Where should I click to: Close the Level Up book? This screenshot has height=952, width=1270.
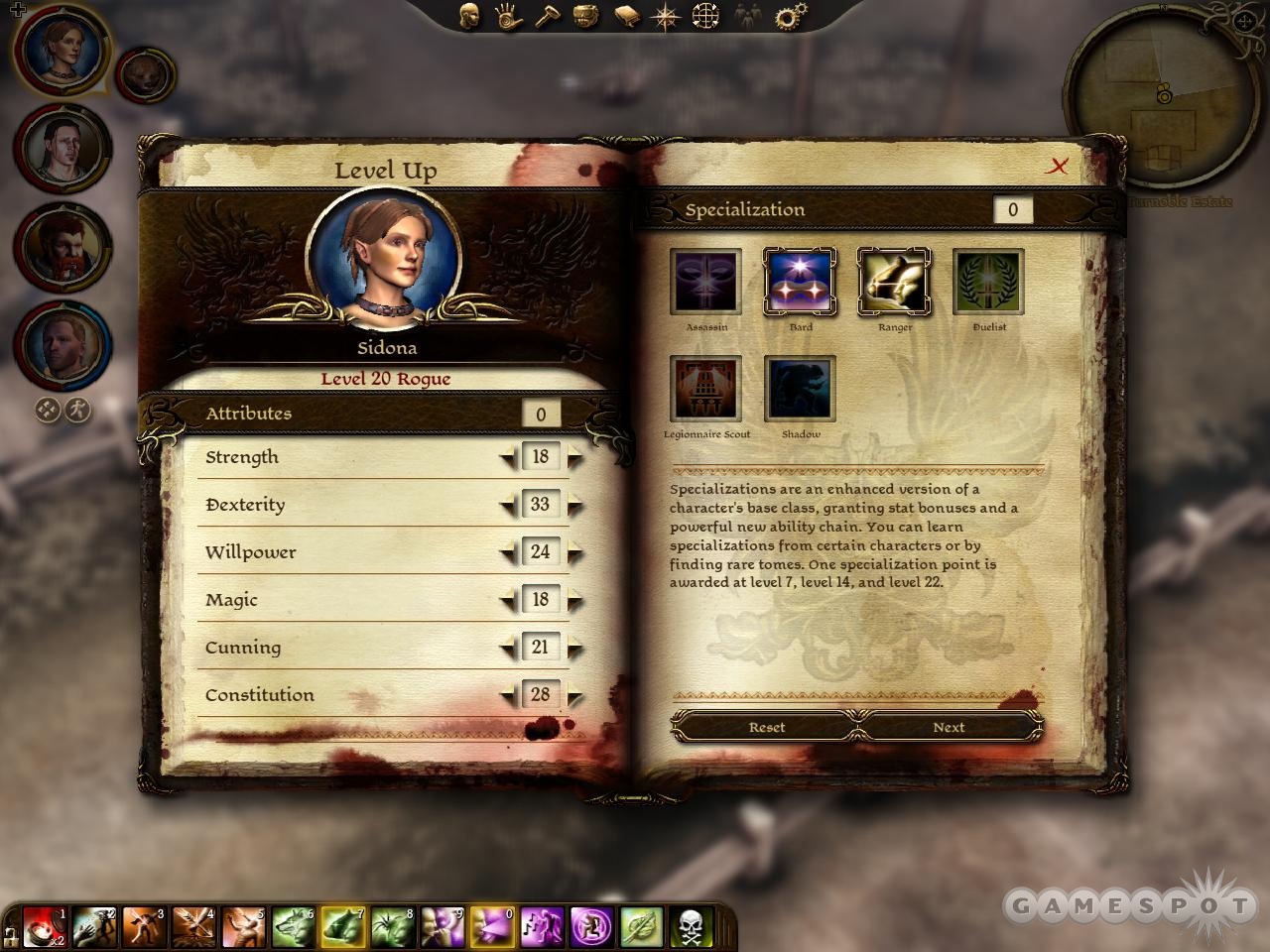(1058, 167)
